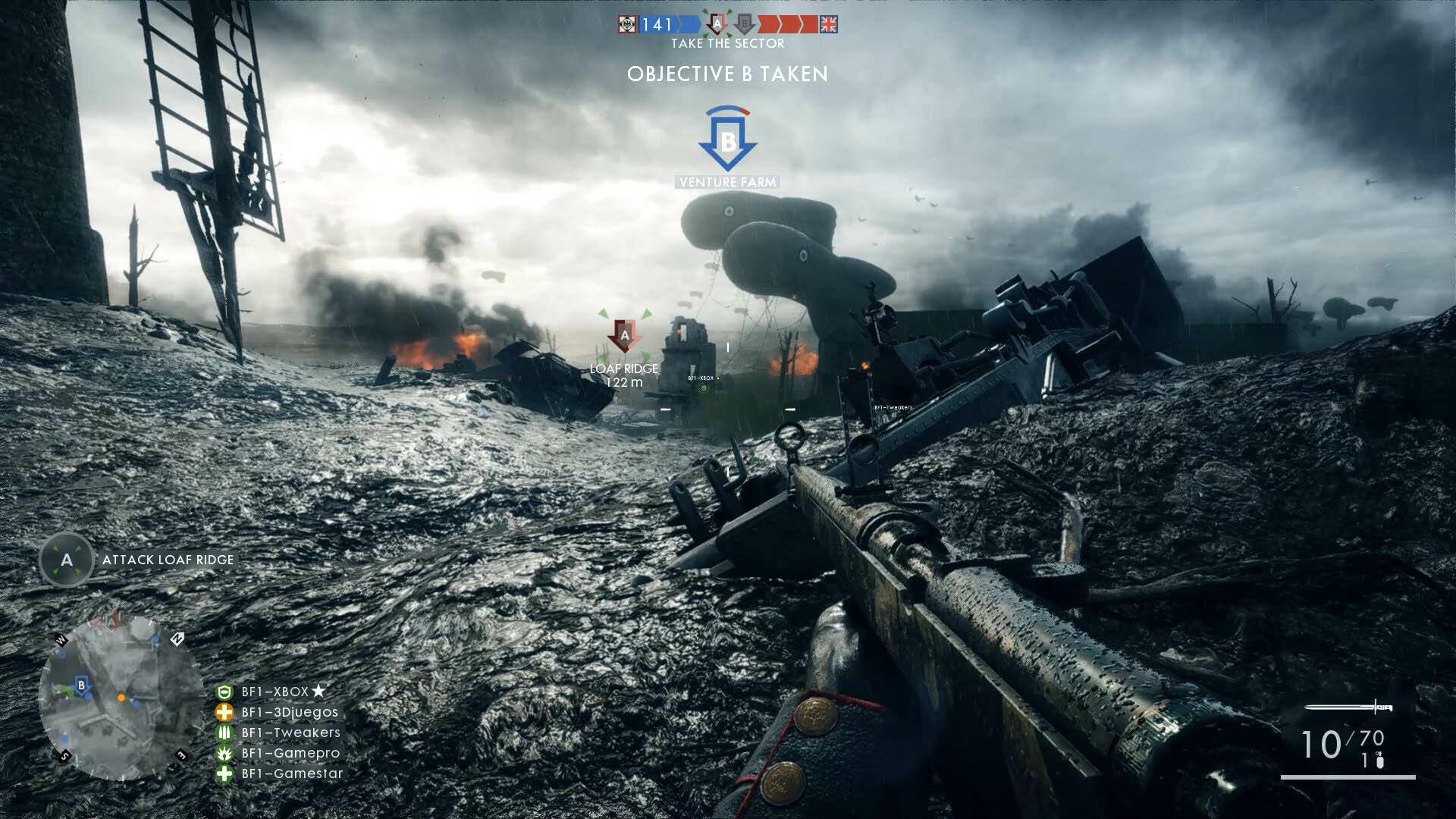Click the circular minimap
Screen dimensions: 1456x819
121,698
